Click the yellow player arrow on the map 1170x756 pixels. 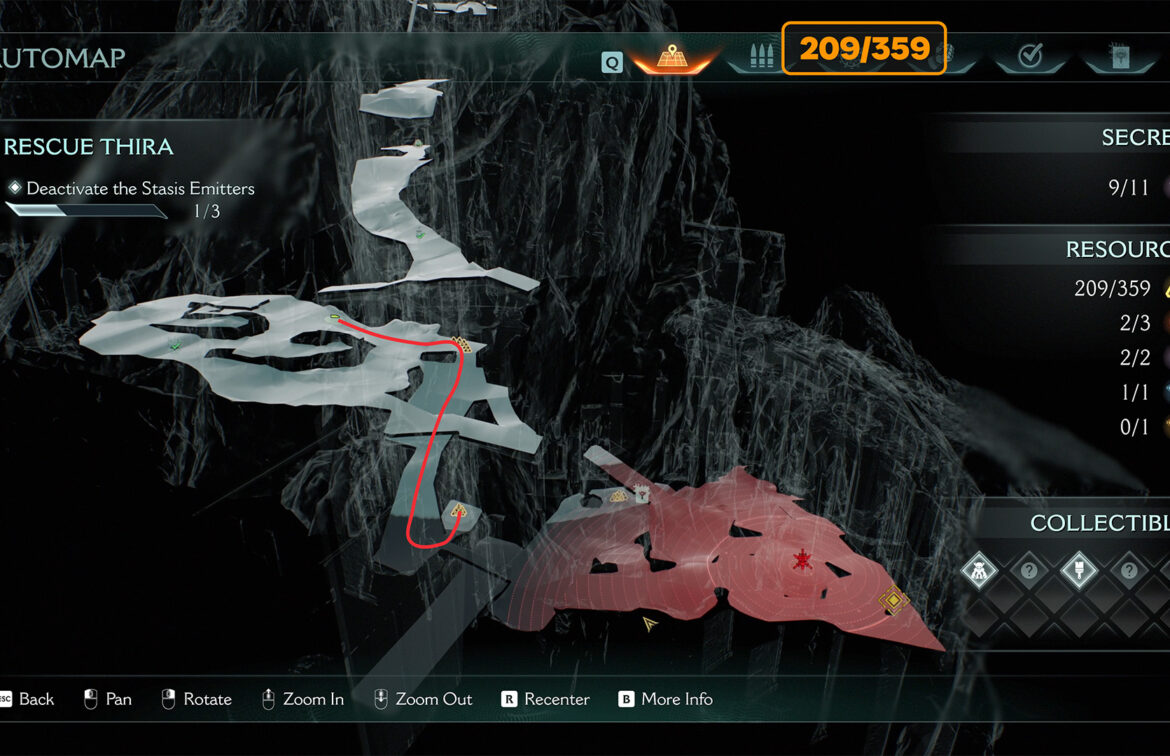pos(650,624)
